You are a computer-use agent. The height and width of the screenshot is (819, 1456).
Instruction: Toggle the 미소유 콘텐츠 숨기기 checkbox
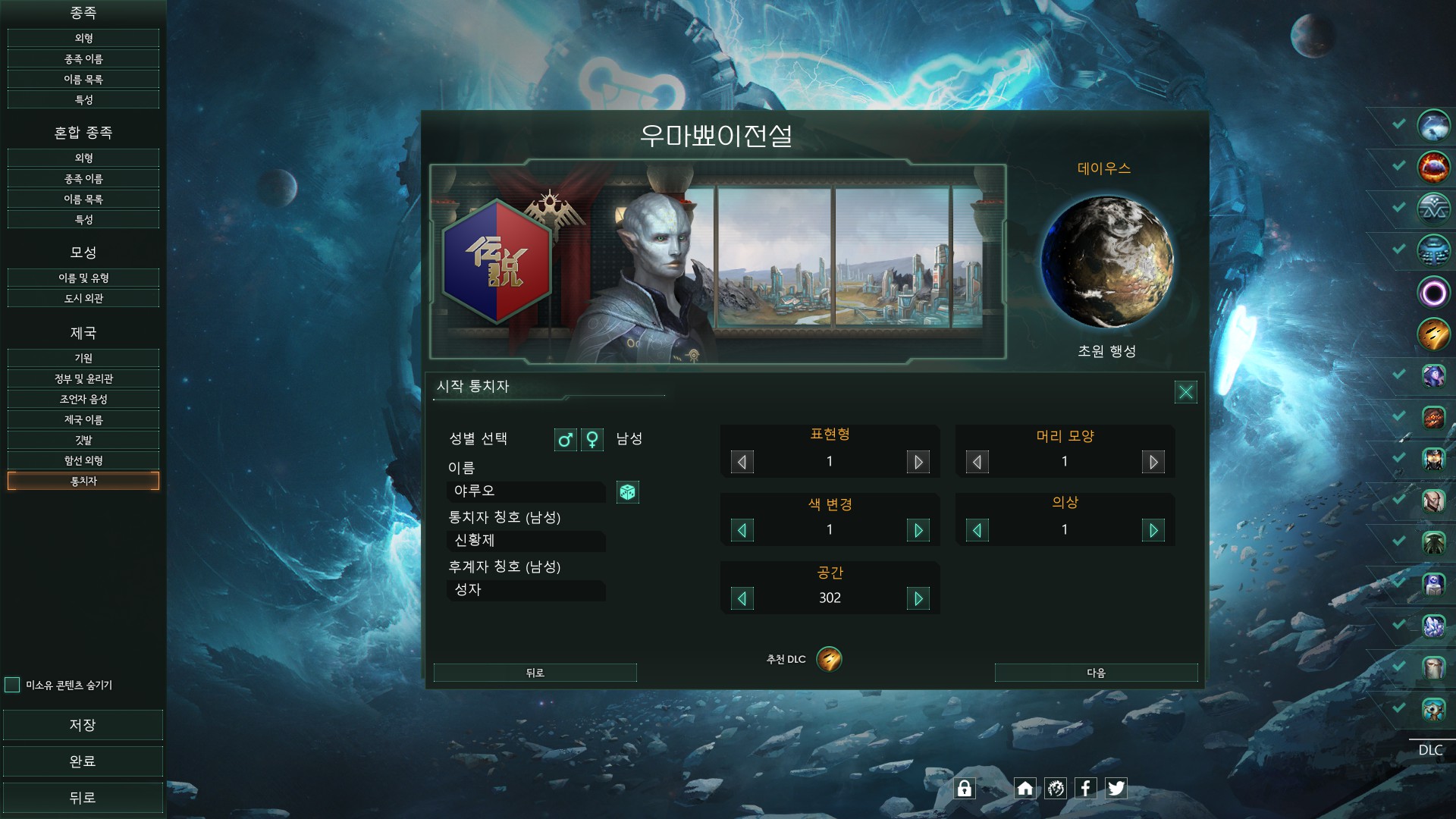click(x=12, y=685)
